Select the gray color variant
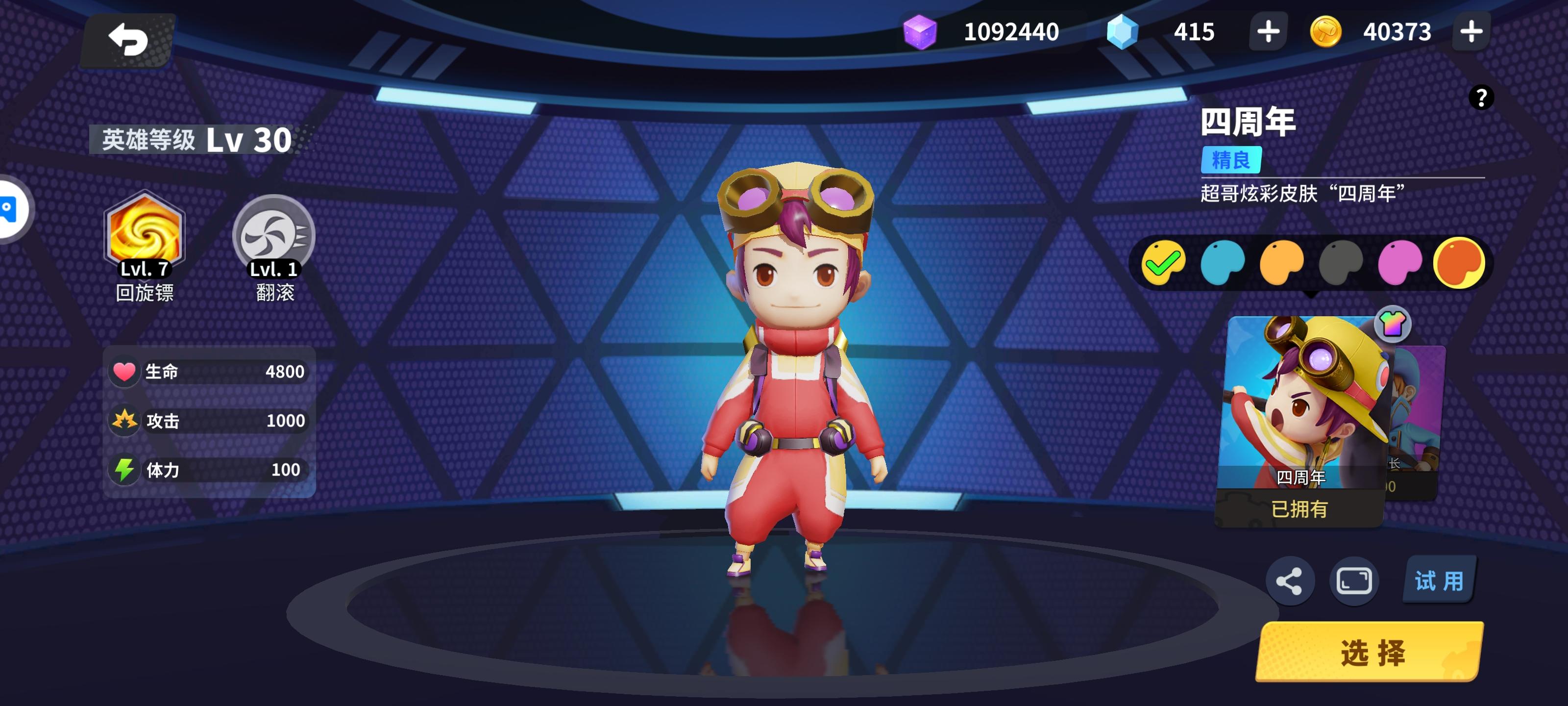Viewport: 1568px width, 706px height. (1343, 262)
